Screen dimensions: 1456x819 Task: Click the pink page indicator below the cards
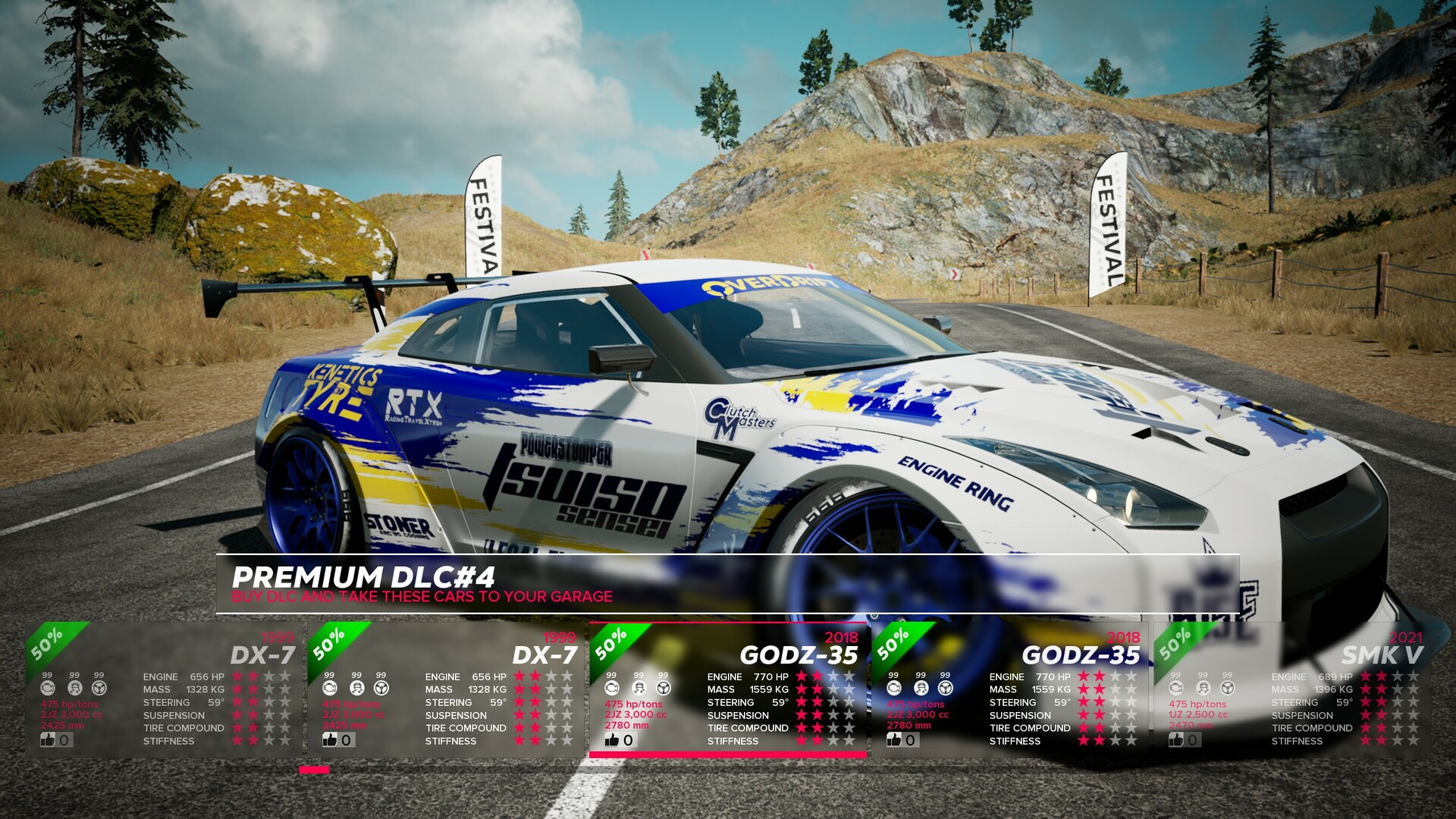point(314,770)
